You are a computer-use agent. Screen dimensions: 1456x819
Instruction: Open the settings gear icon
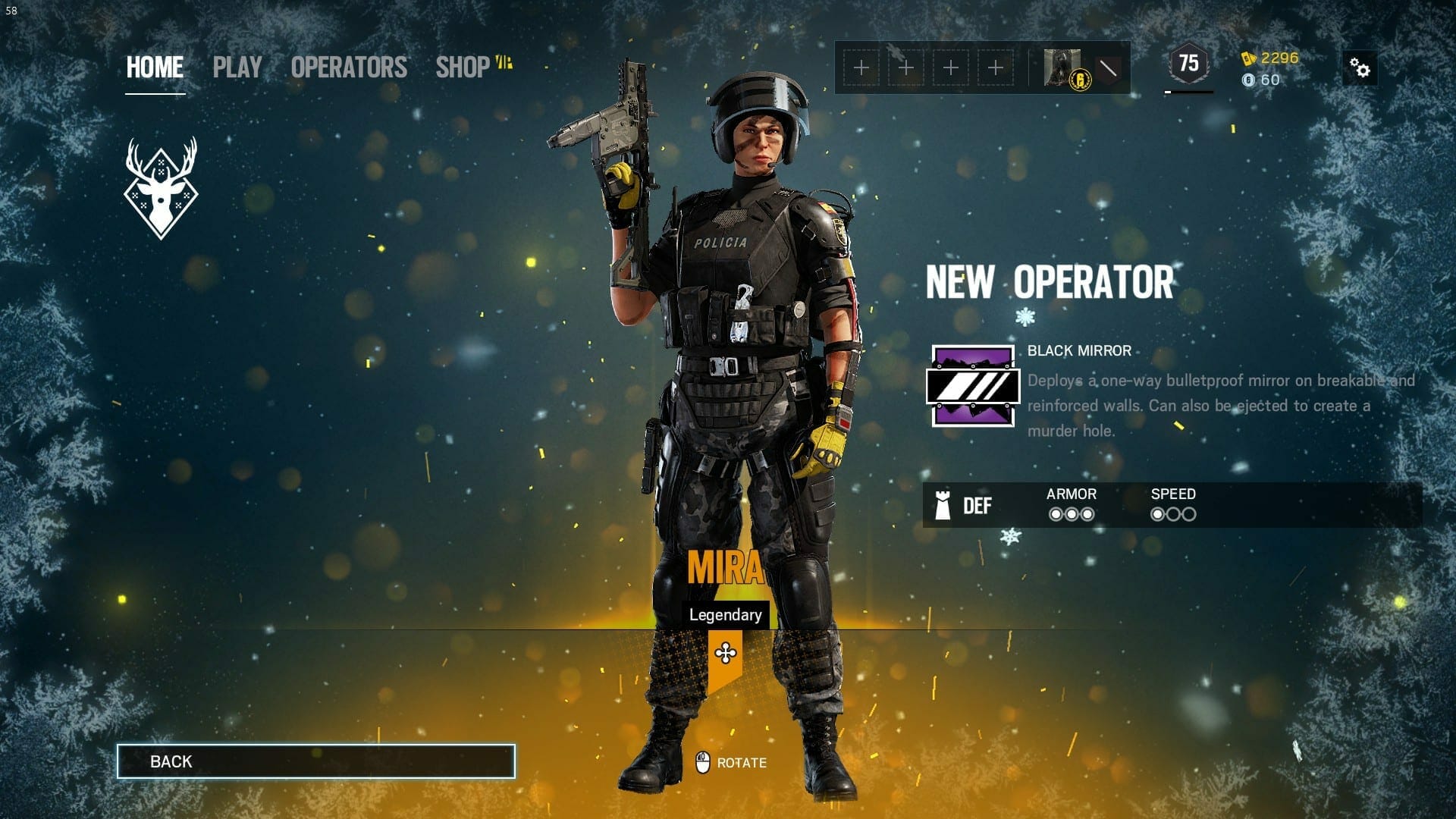(x=1360, y=69)
